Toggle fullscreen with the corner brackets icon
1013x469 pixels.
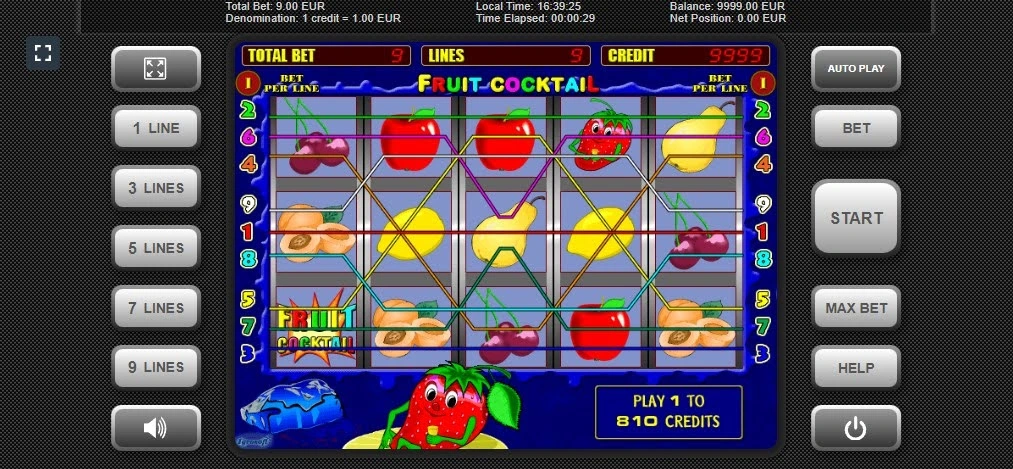[x=43, y=53]
